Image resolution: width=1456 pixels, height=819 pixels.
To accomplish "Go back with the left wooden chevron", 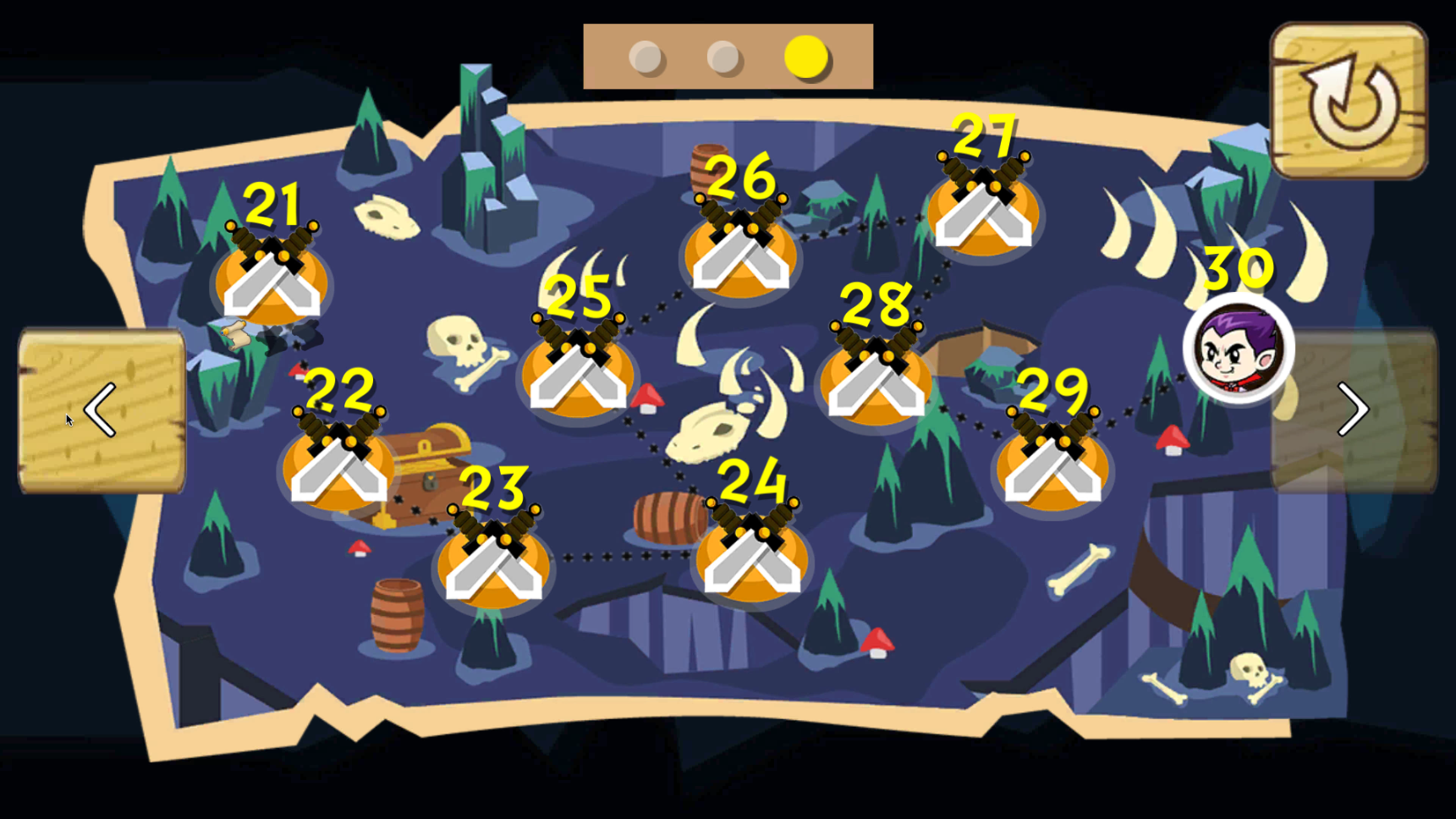I will click(102, 410).
